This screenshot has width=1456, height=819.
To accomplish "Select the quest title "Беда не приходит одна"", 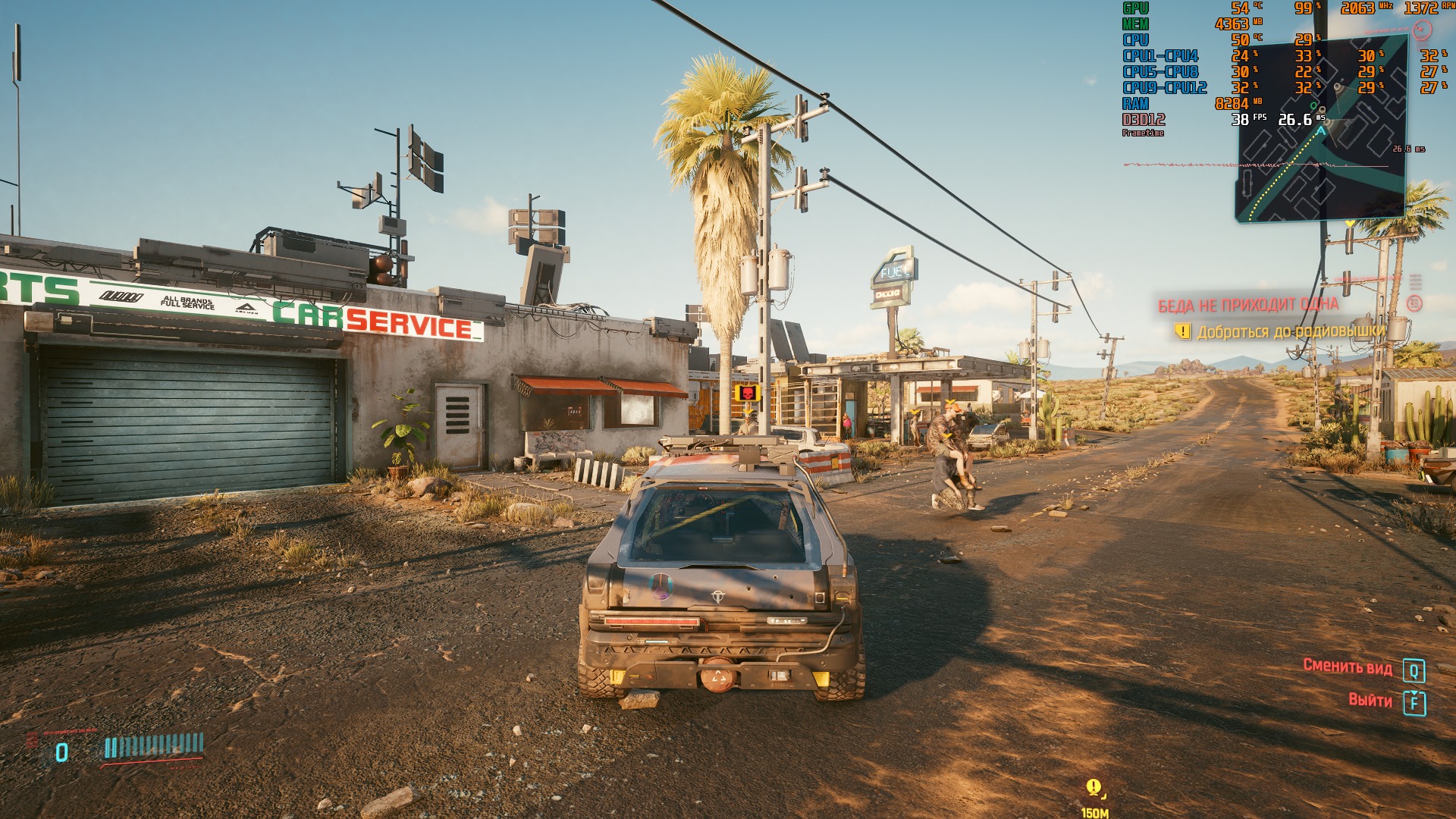I will tap(1247, 305).
